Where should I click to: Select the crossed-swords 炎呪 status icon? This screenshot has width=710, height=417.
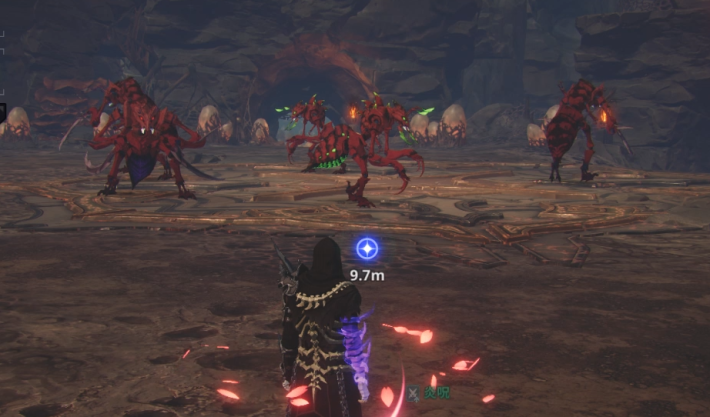[x=412, y=393]
